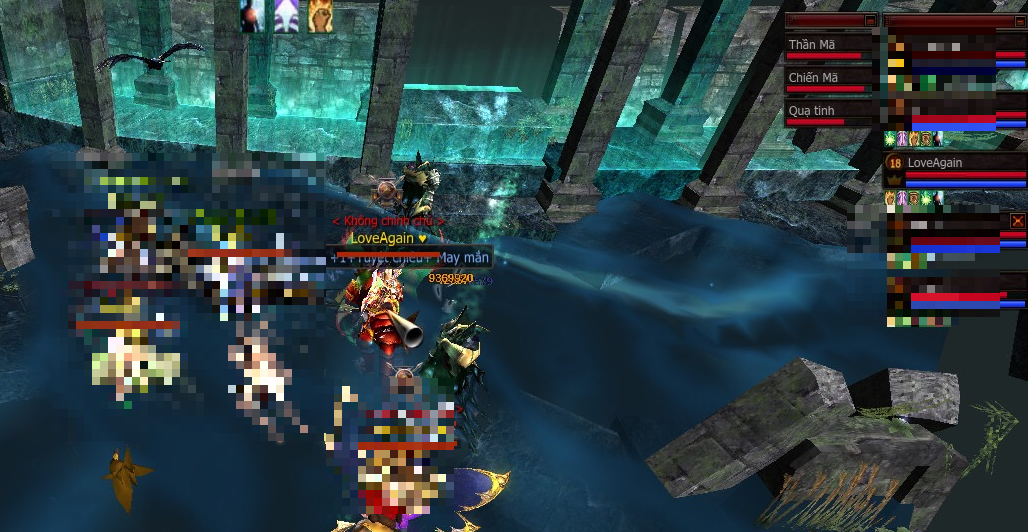1028x532 pixels.
Task: Minimize the party frame panel
Action: [1018, 20]
